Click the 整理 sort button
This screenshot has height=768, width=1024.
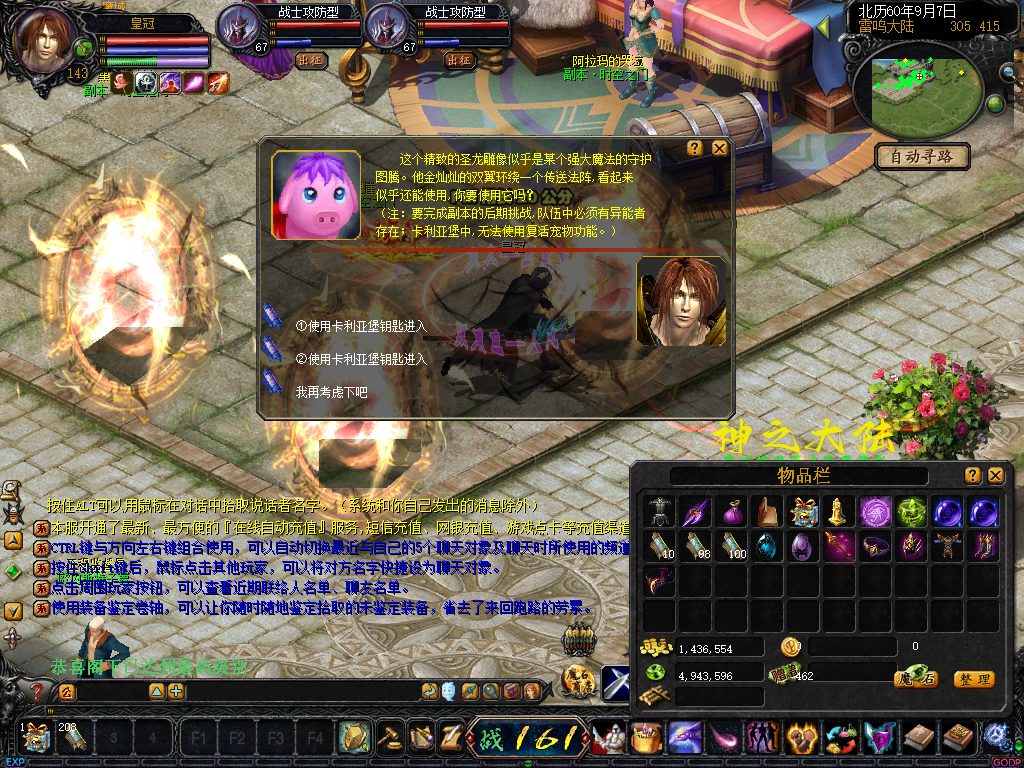[973, 679]
